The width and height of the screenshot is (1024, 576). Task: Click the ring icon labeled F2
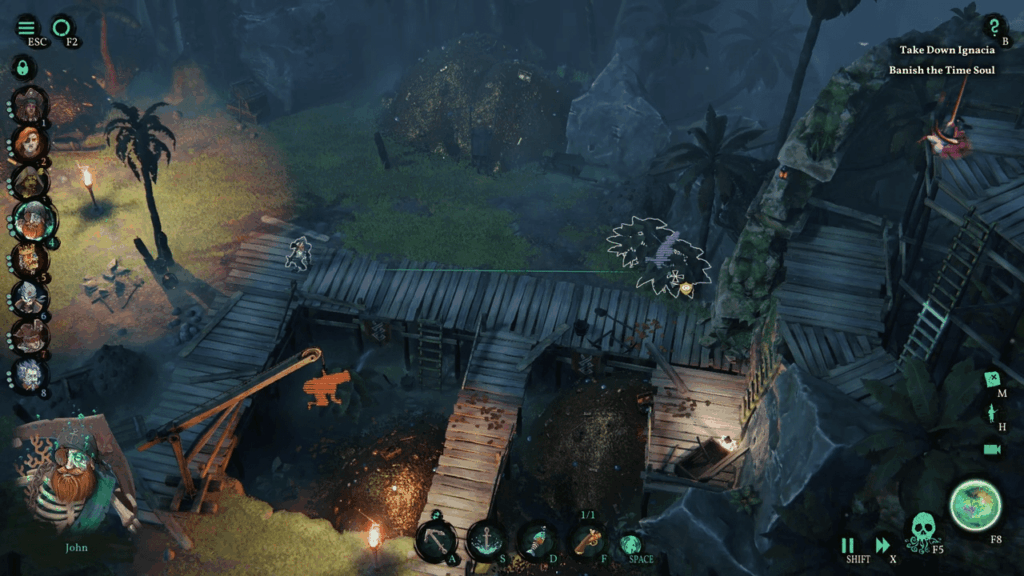pyautogui.click(x=62, y=26)
